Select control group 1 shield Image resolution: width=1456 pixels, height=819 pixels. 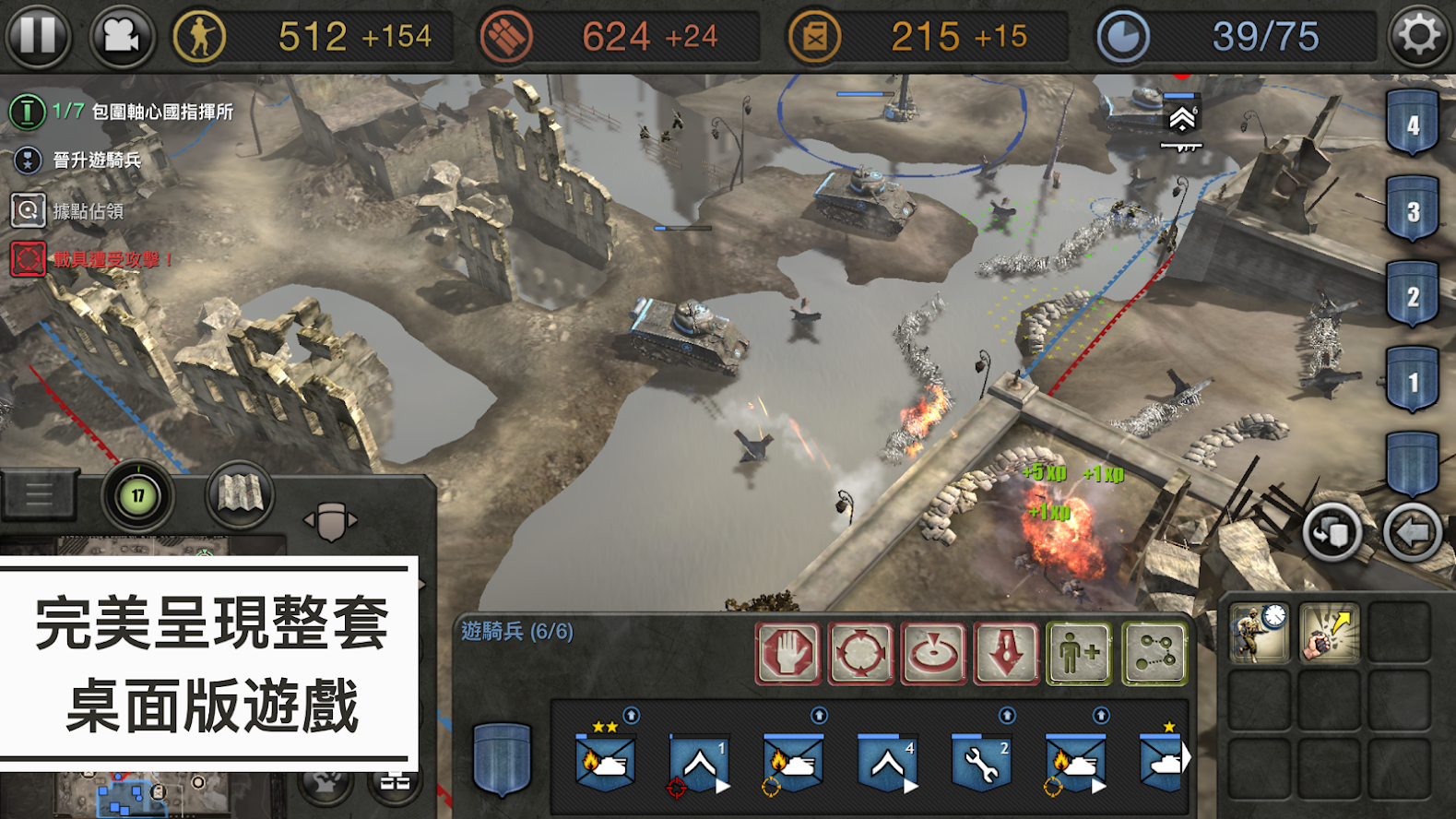point(1412,381)
